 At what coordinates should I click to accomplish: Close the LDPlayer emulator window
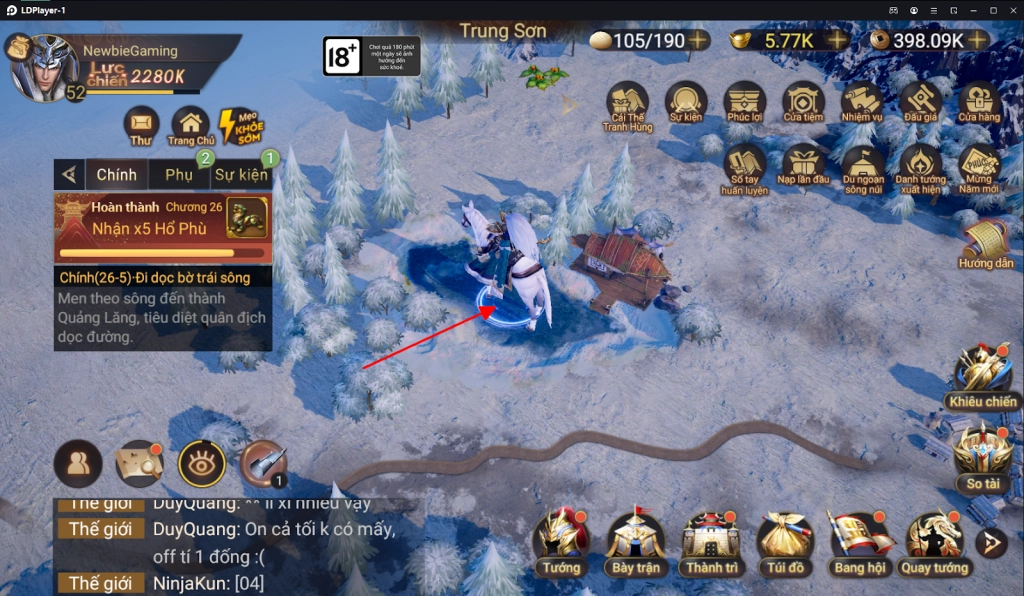click(1012, 9)
